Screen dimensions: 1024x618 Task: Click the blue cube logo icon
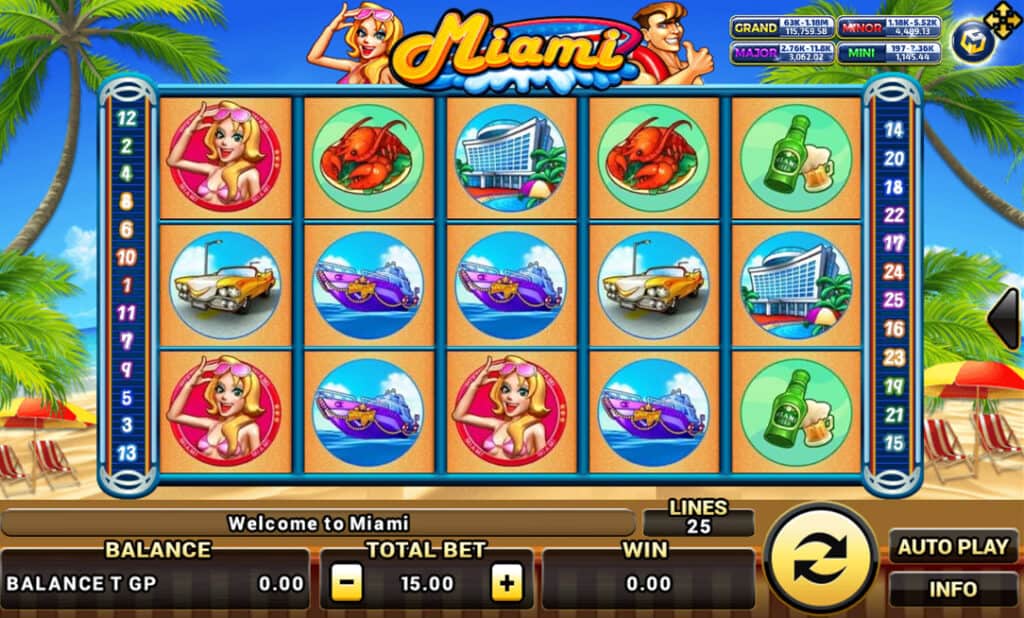point(968,43)
